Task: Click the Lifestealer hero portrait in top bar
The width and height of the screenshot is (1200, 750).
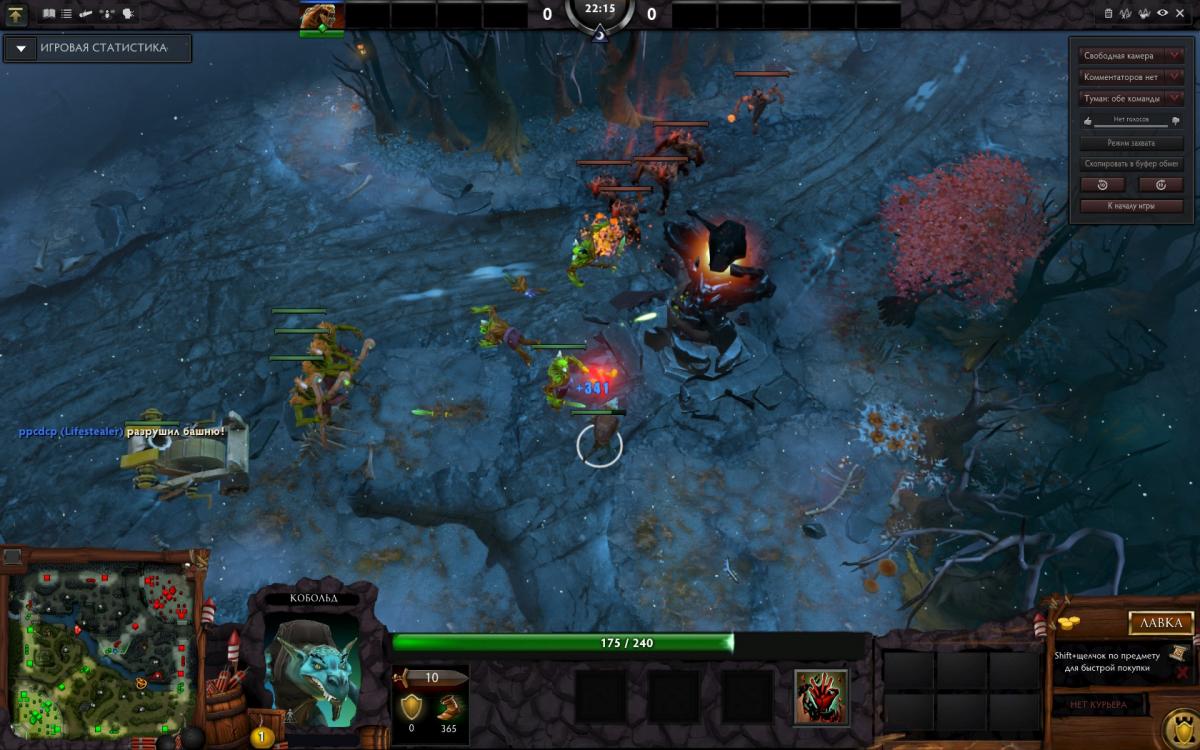Action: [x=321, y=17]
